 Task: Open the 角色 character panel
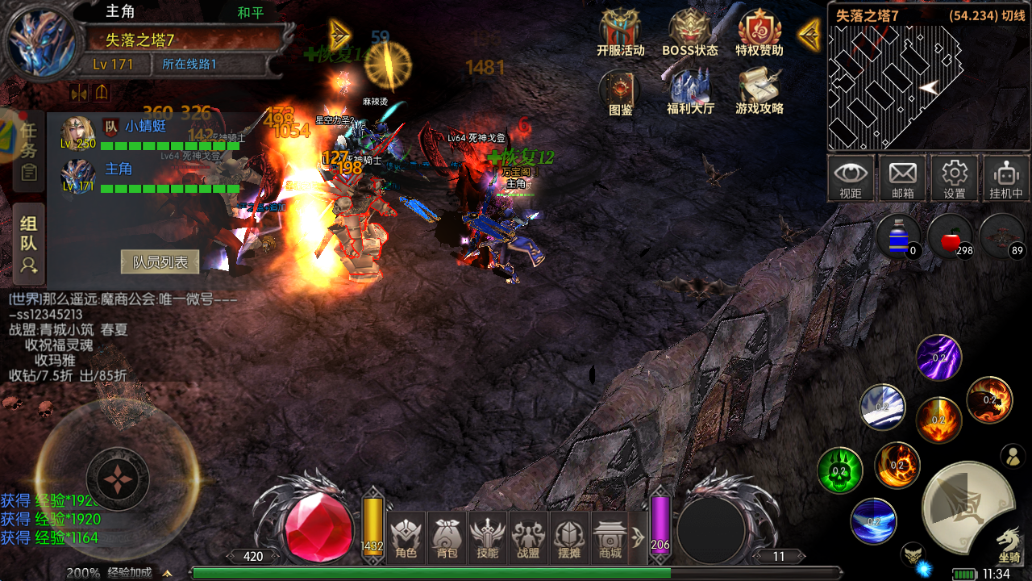point(404,535)
